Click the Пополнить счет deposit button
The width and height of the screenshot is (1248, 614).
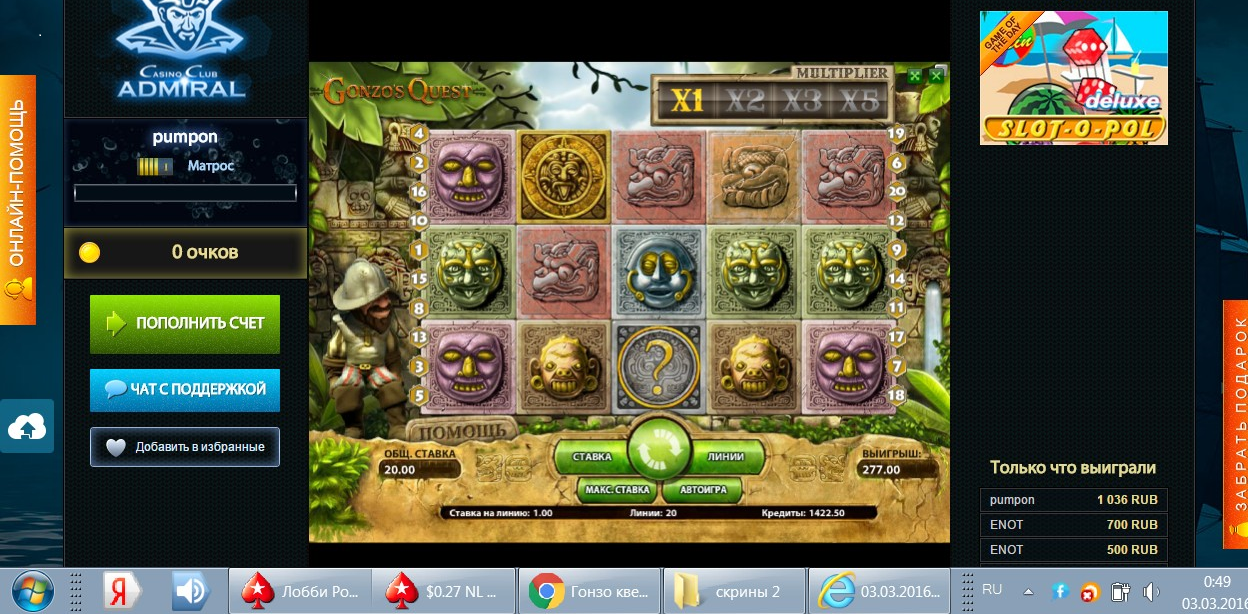click(x=185, y=323)
